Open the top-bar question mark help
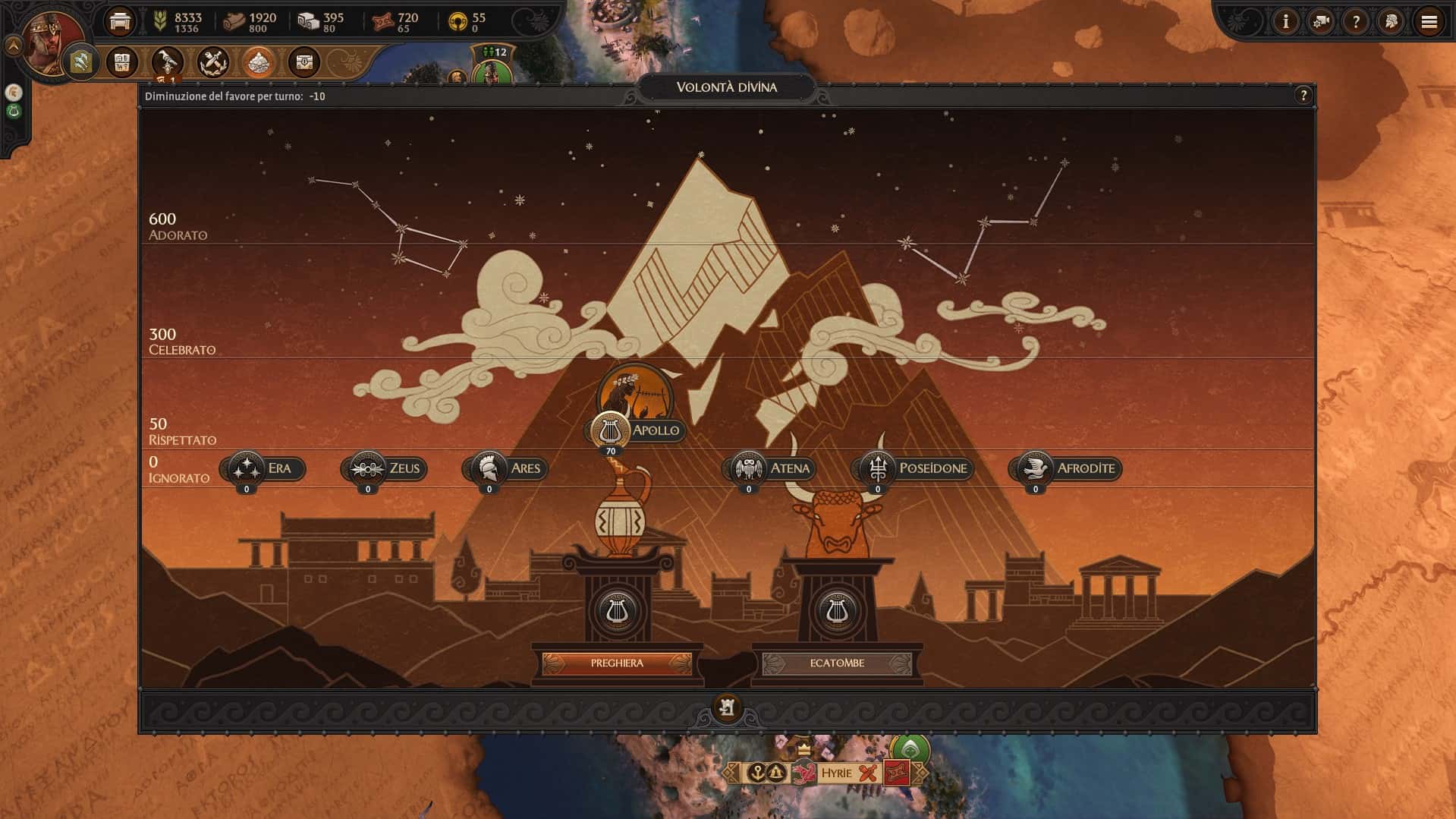 pos(1356,22)
